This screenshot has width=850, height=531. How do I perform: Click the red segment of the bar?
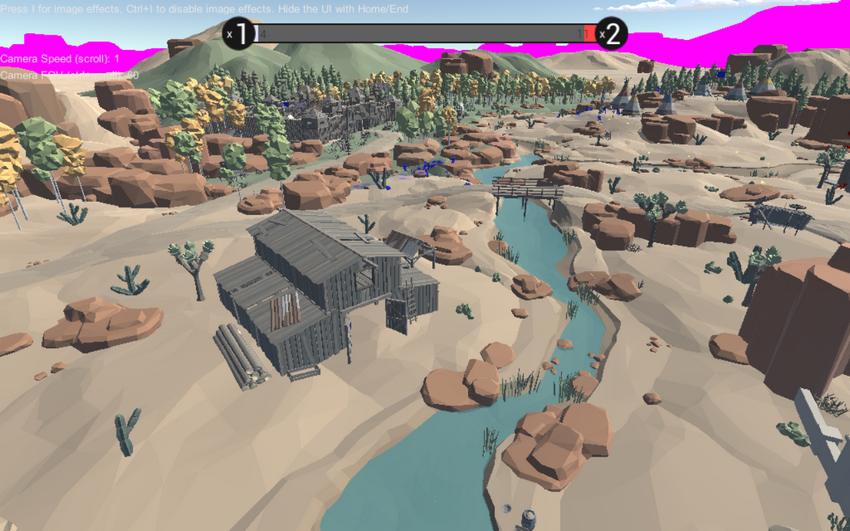pos(588,33)
